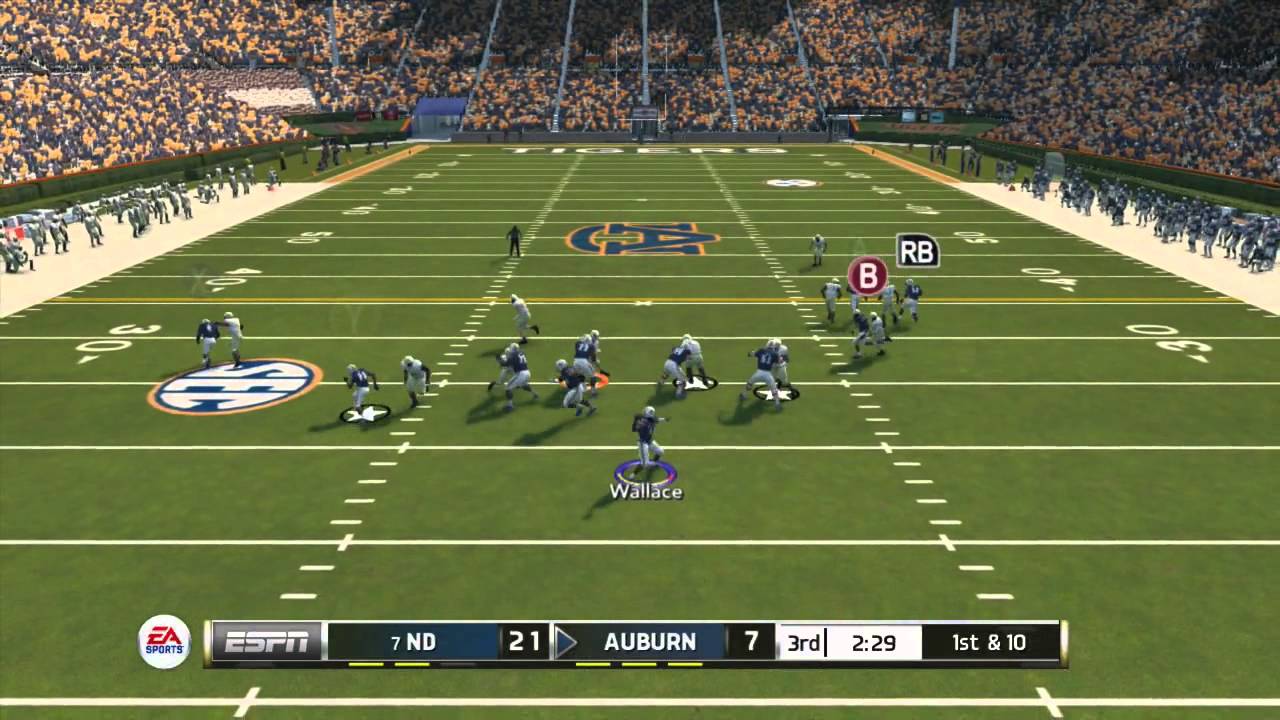Screen dimensions: 1280x720
Task: Click the ESPN logo on scoreboard
Action: pyautogui.click(x=266, y=642)
